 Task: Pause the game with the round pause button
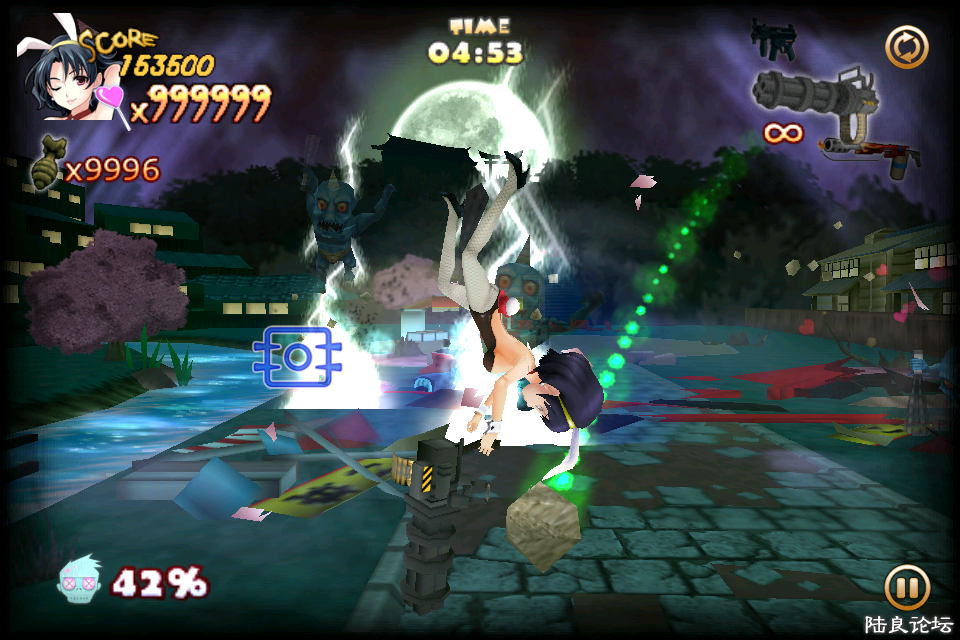[906, 588]
